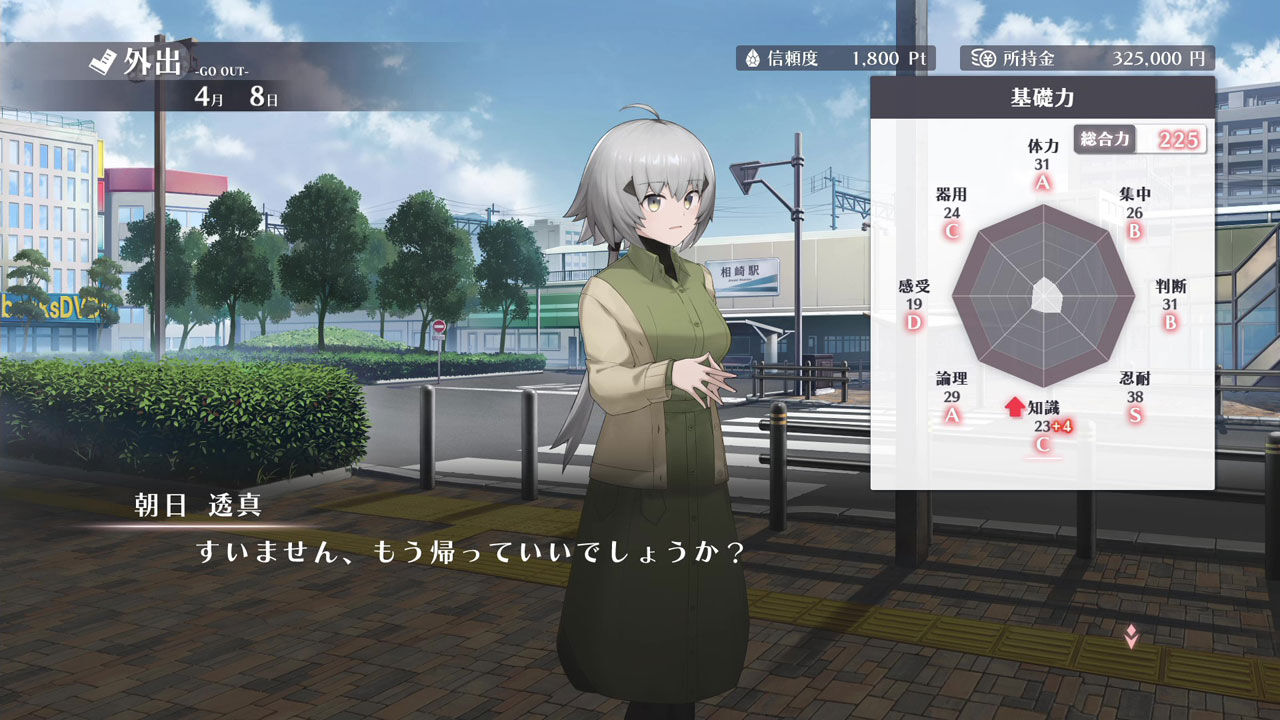Click the D rank badge for 感受
Image resolution: width=1280 pixels, height=720 pixels.
913,322
